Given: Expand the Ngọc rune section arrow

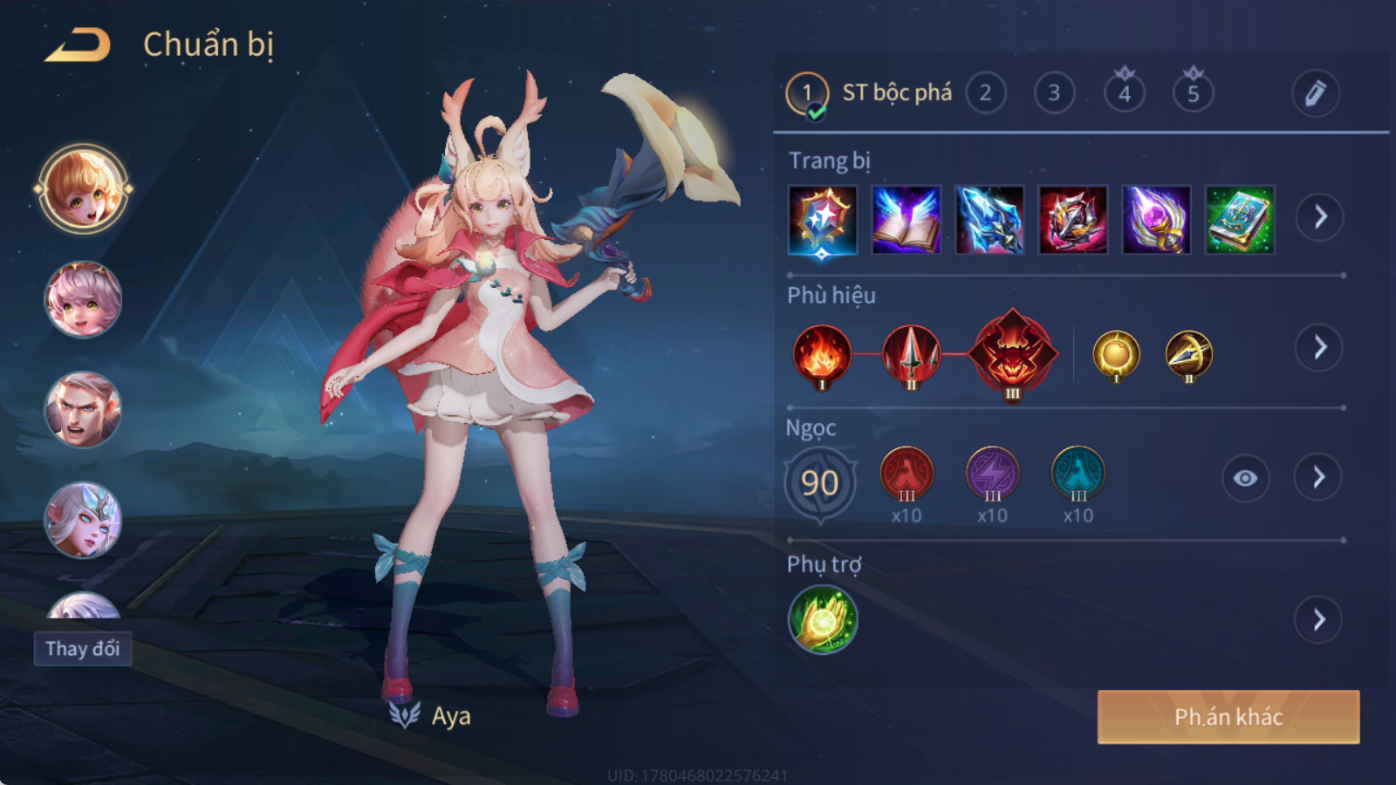Looking at the screenshot, I should 1318,478.
